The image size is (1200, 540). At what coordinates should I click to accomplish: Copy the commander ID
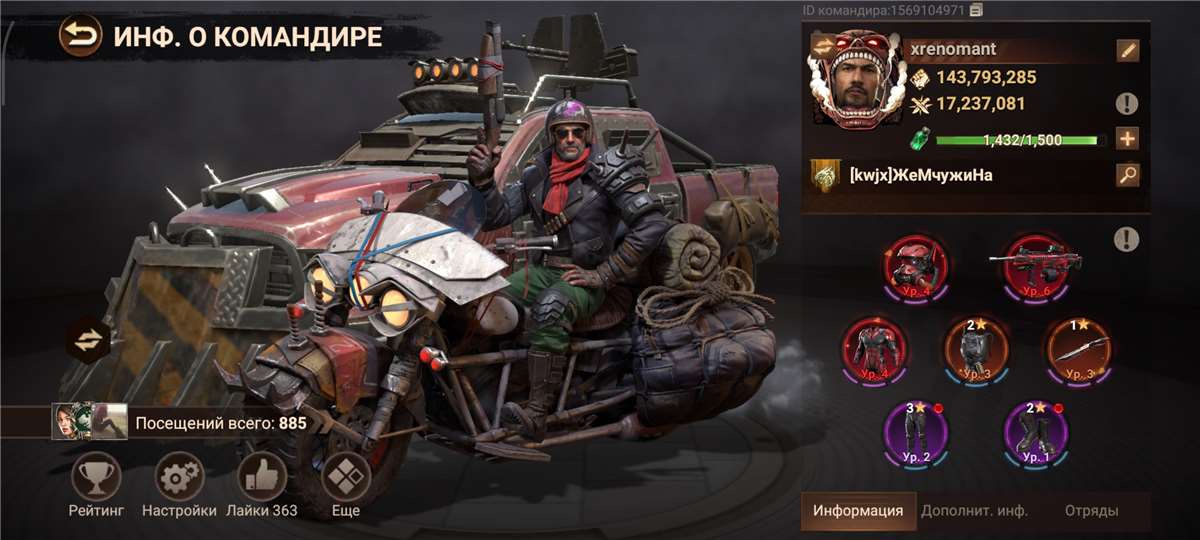coord(976,10)
